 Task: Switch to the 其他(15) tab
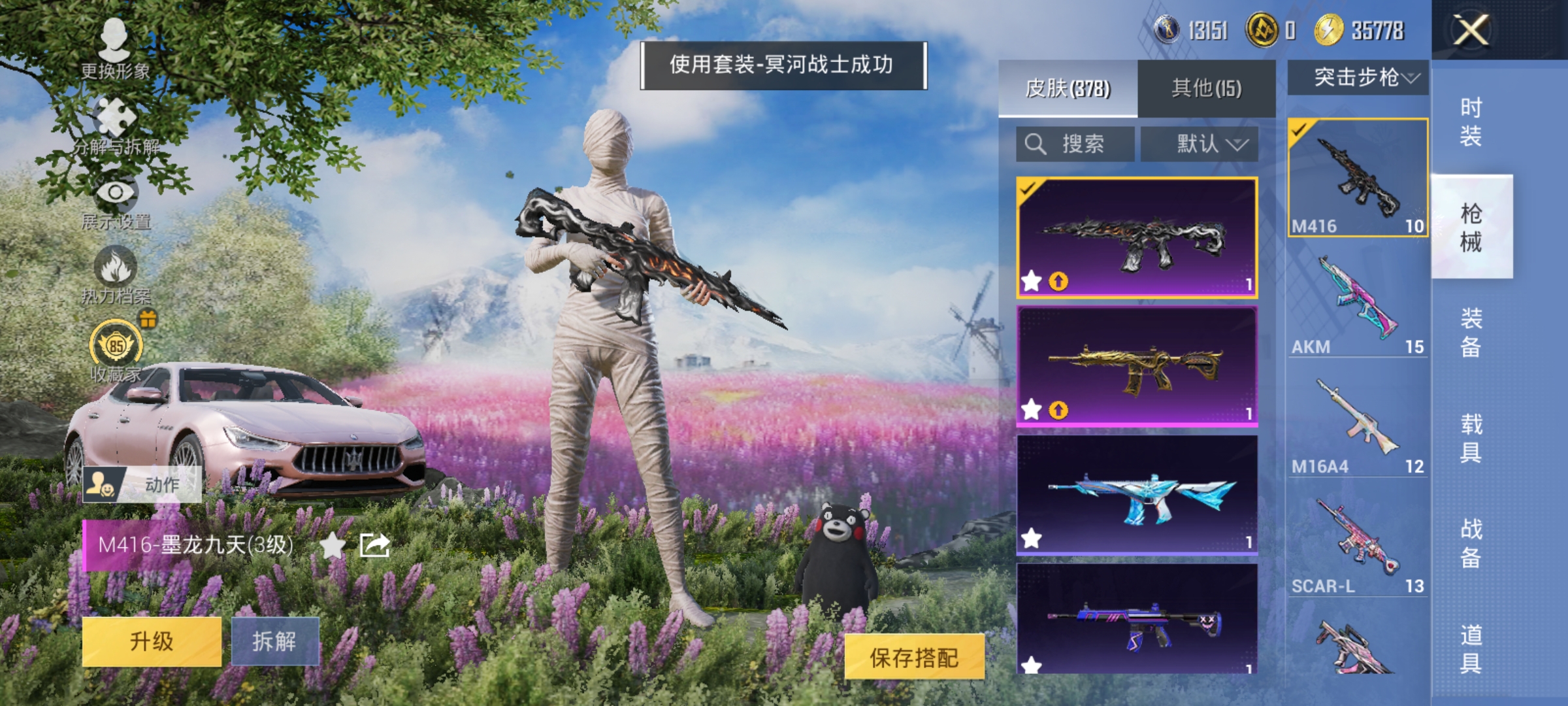(1207, 88)
